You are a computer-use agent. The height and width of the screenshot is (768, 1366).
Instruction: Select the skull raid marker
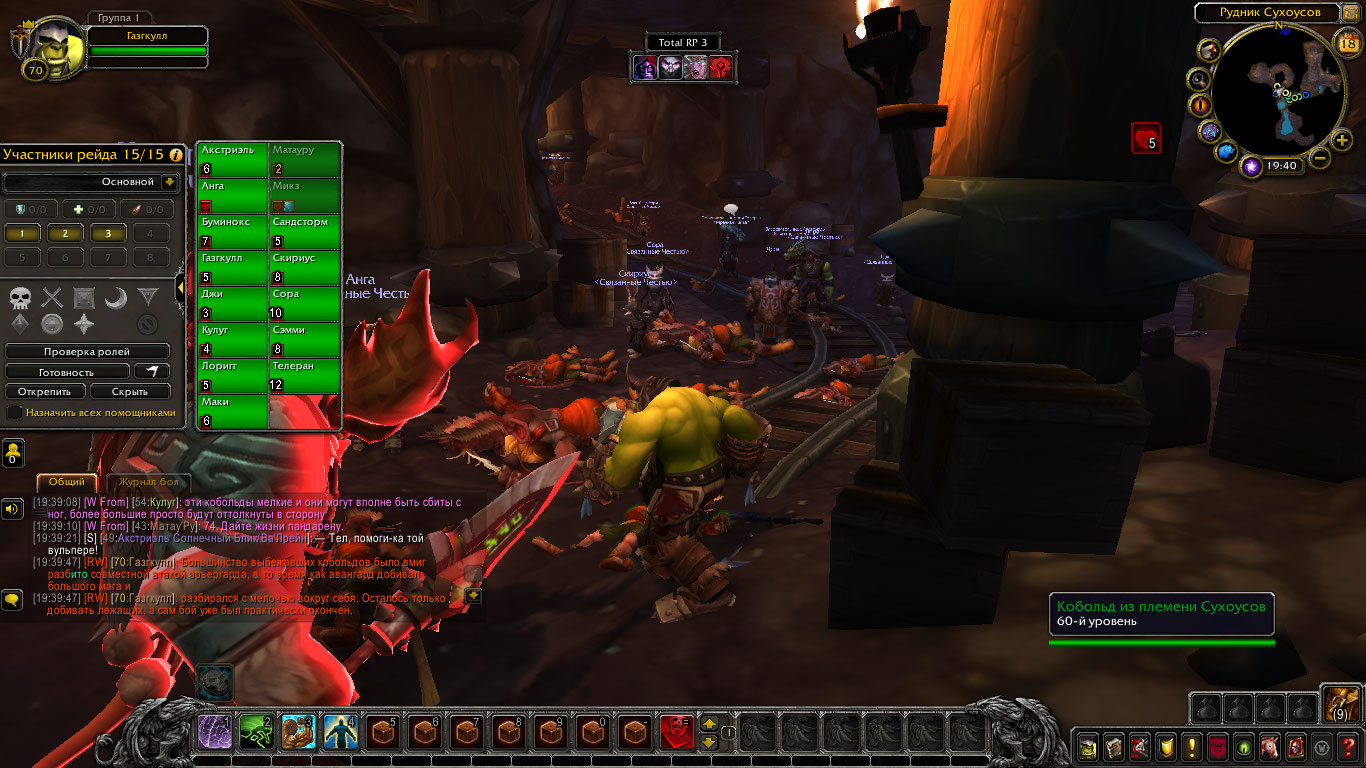click(x=21, y=297)
